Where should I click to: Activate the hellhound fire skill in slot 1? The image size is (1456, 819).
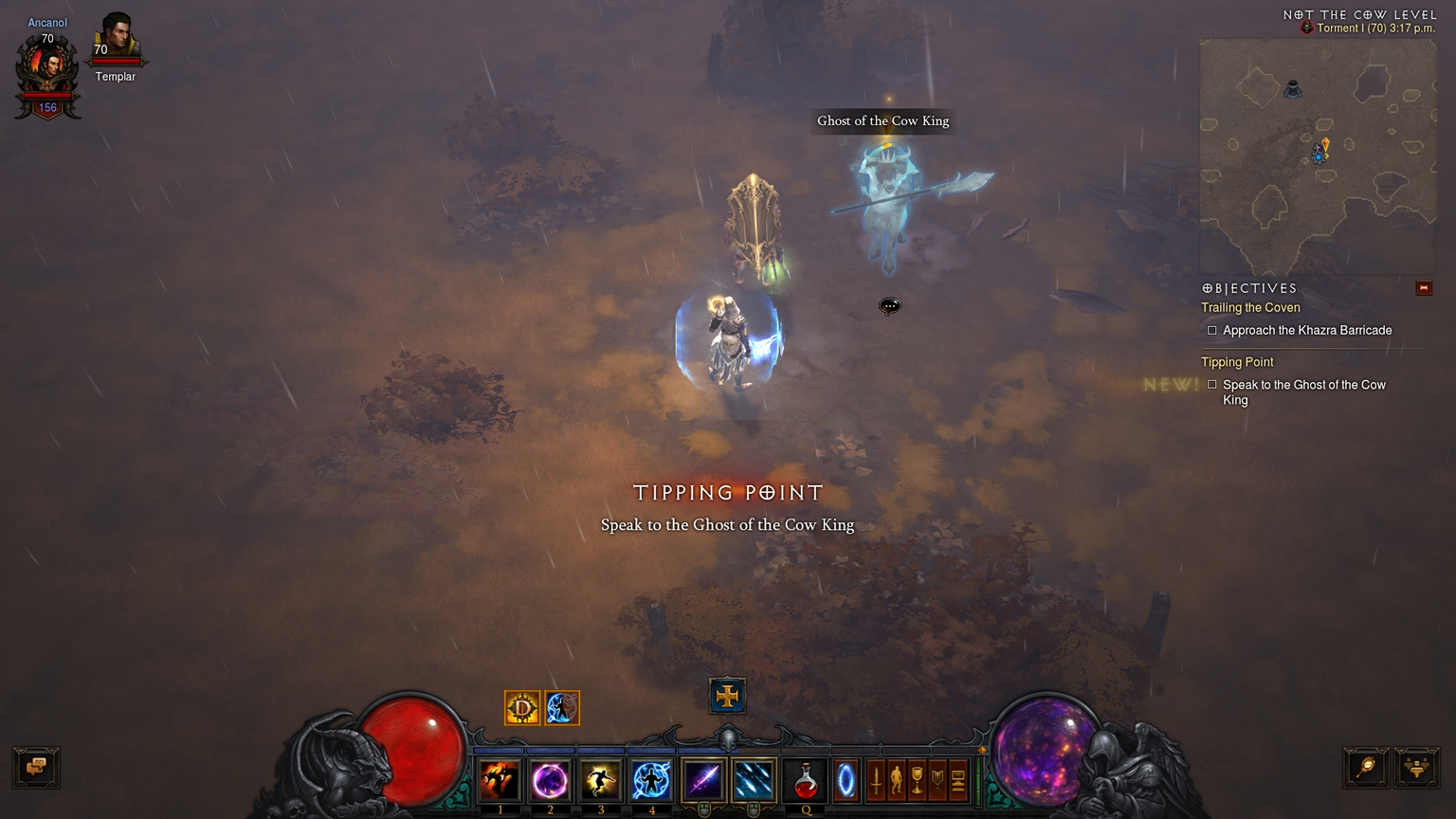pyautogui.click(x=500, y=780)
